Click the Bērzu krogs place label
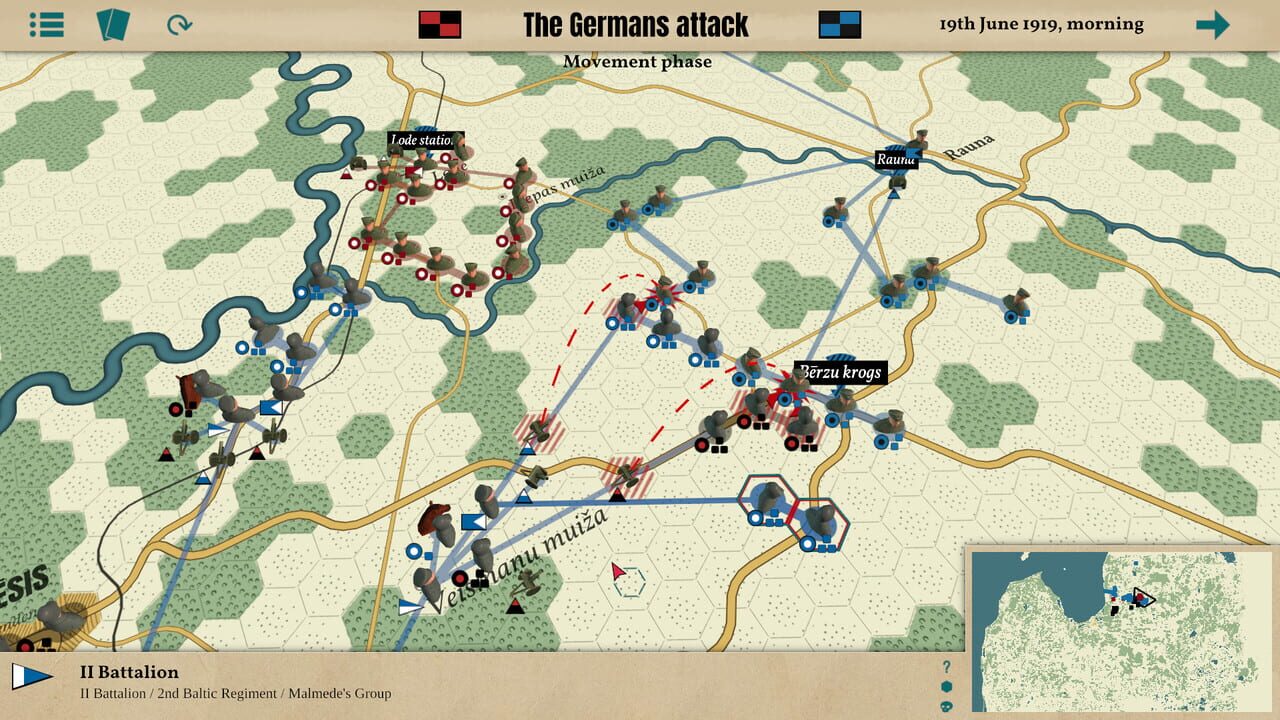1280x720 pixels. pos(840,372)
